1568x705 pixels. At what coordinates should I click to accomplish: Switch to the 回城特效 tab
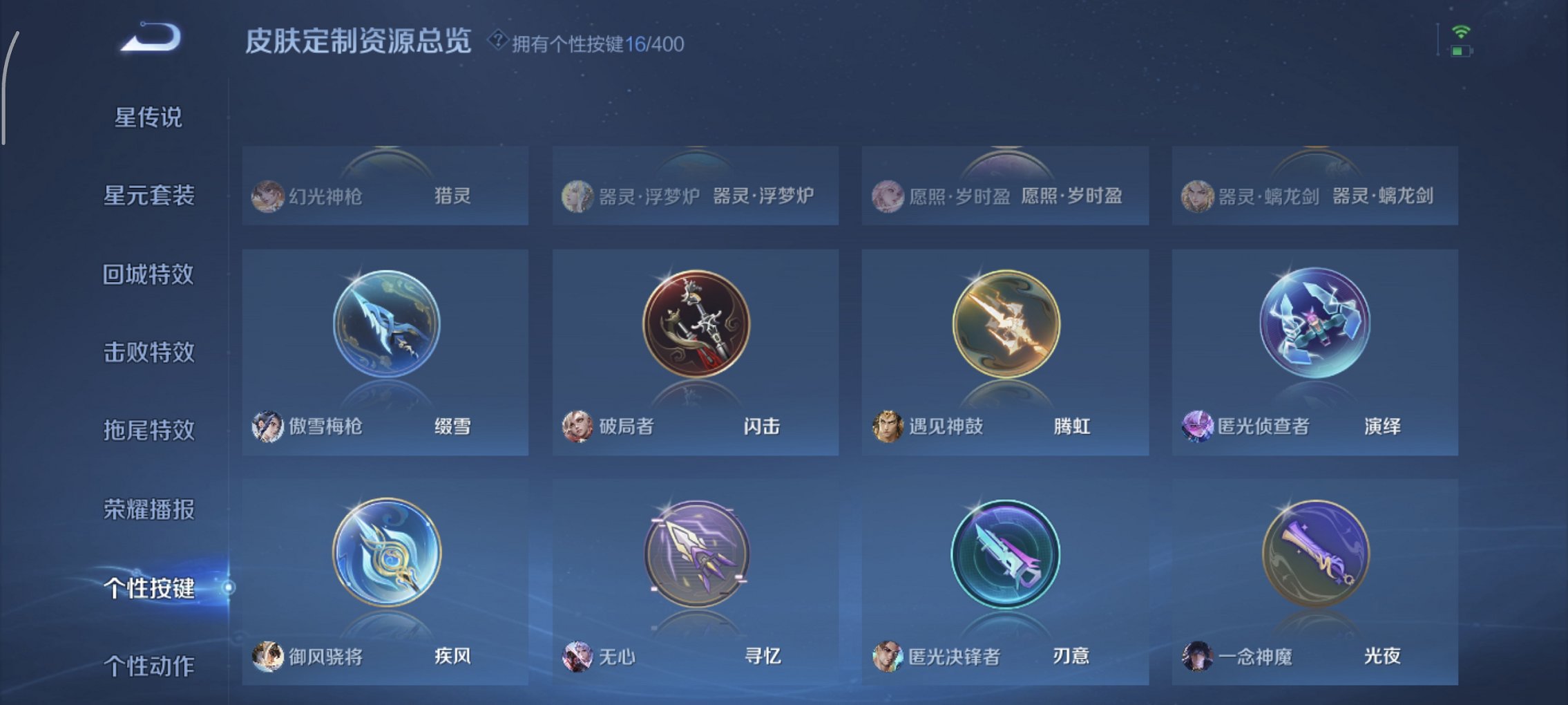(147, 274)
